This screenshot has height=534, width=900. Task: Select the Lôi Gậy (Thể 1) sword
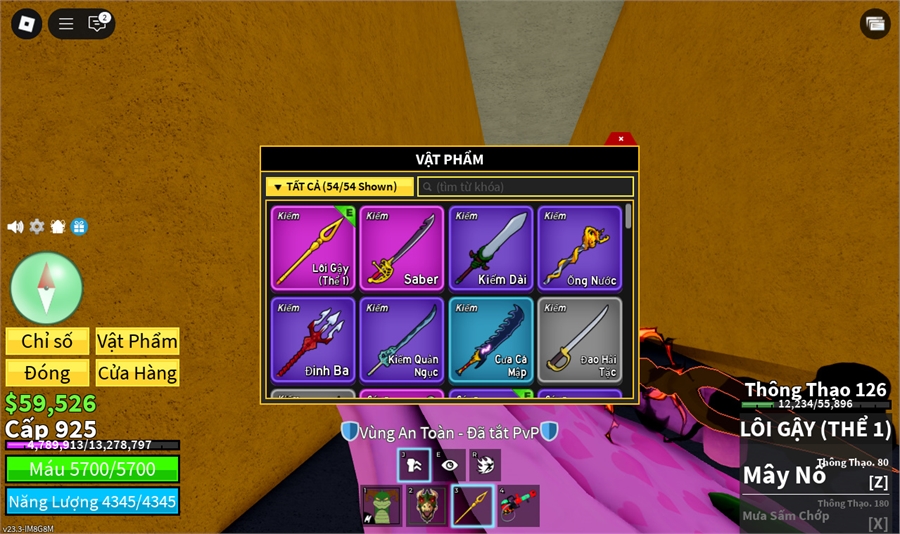pos(313,248)
